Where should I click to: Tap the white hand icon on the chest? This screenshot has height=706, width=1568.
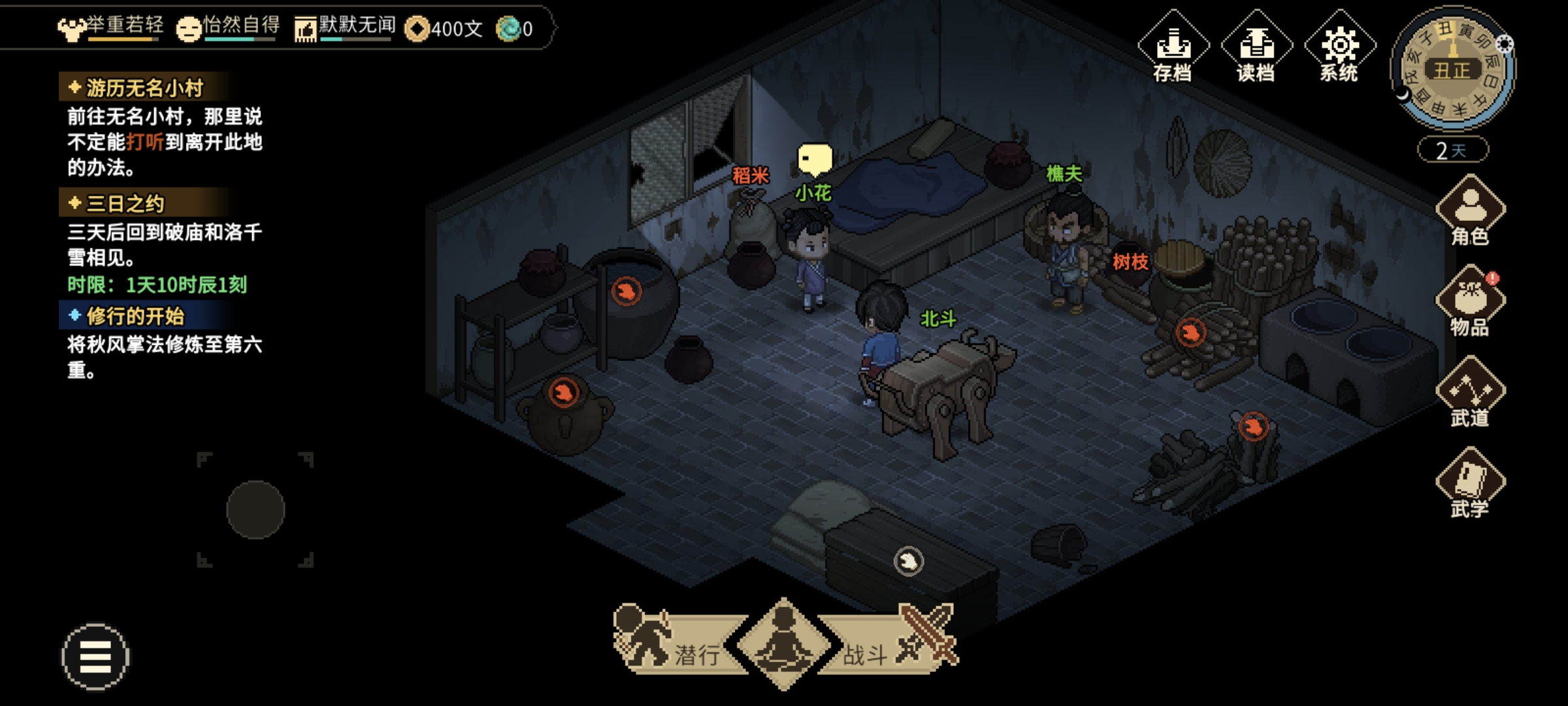tap(908, 561)
